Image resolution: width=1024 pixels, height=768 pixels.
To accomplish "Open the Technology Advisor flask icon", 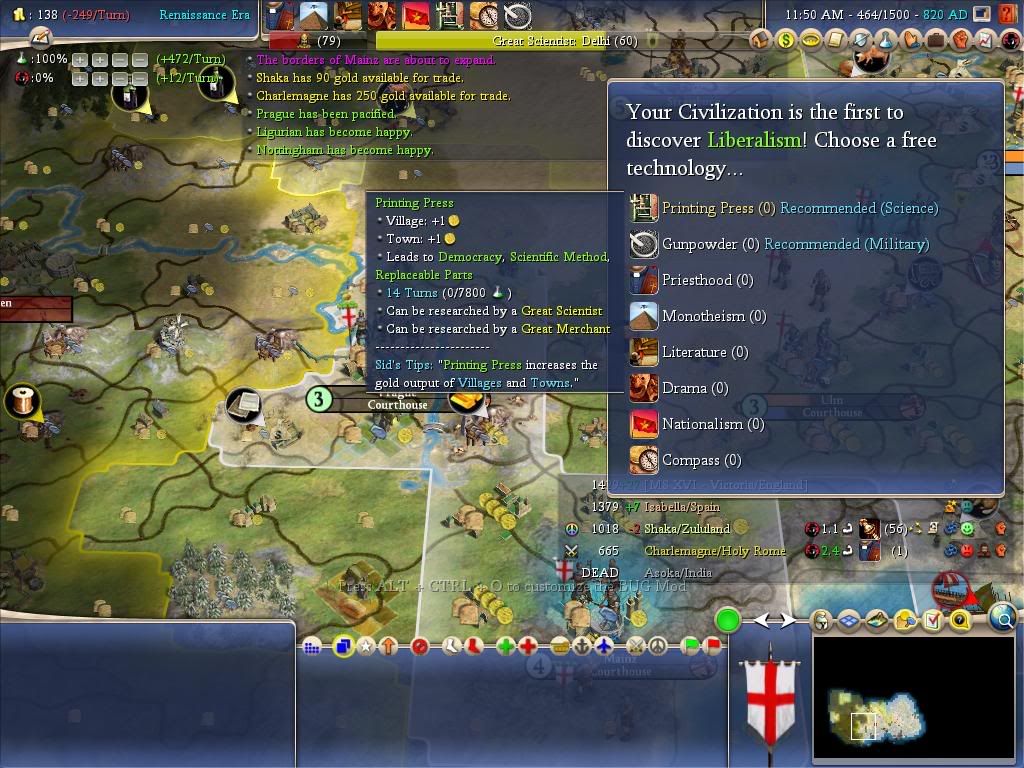I will 885,40.
